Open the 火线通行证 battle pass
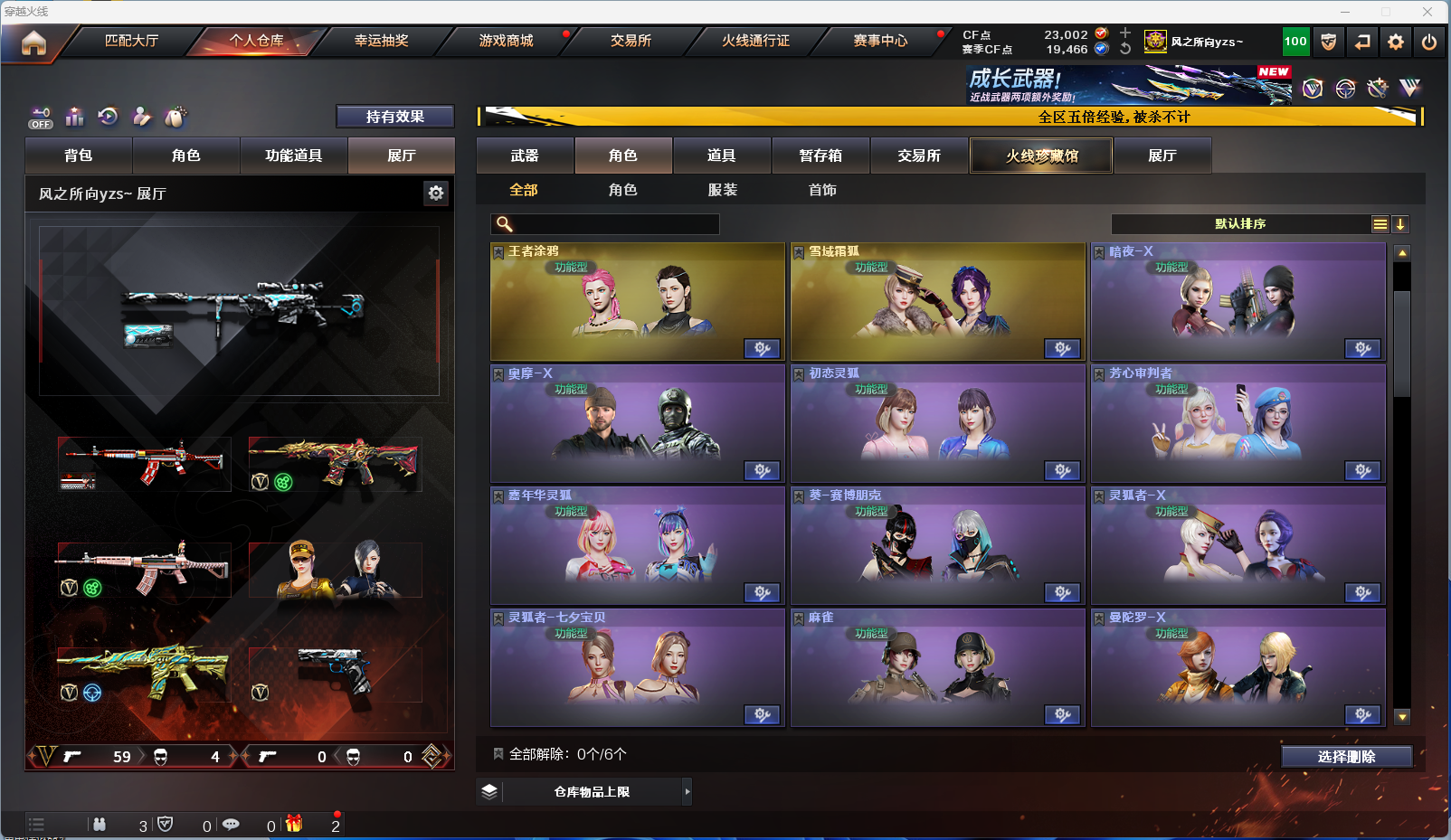The height and width of the screenshot is (840, 1451). point(755,41)
